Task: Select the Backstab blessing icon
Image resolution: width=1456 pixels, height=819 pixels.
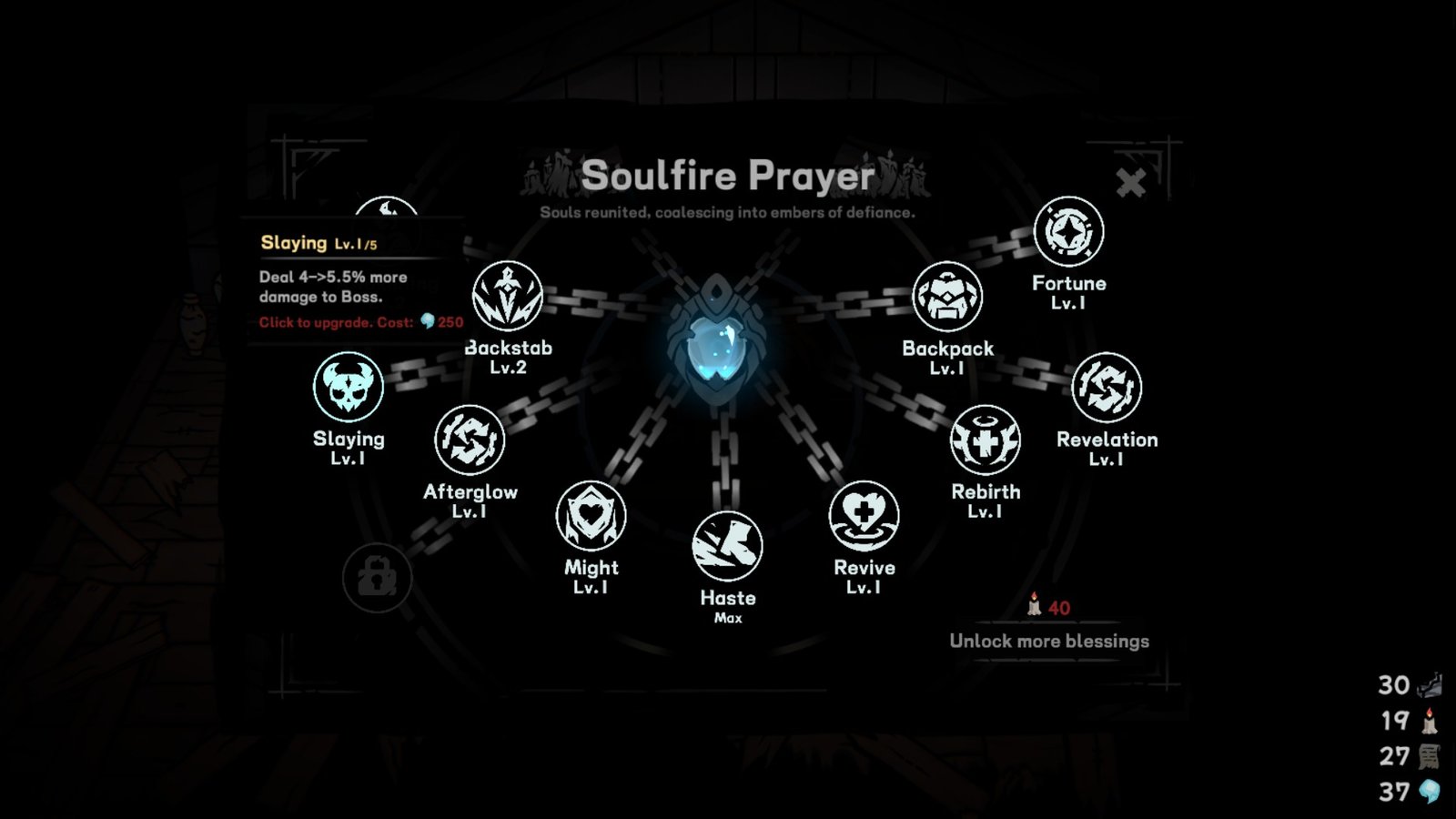Action: click(506, 298)
